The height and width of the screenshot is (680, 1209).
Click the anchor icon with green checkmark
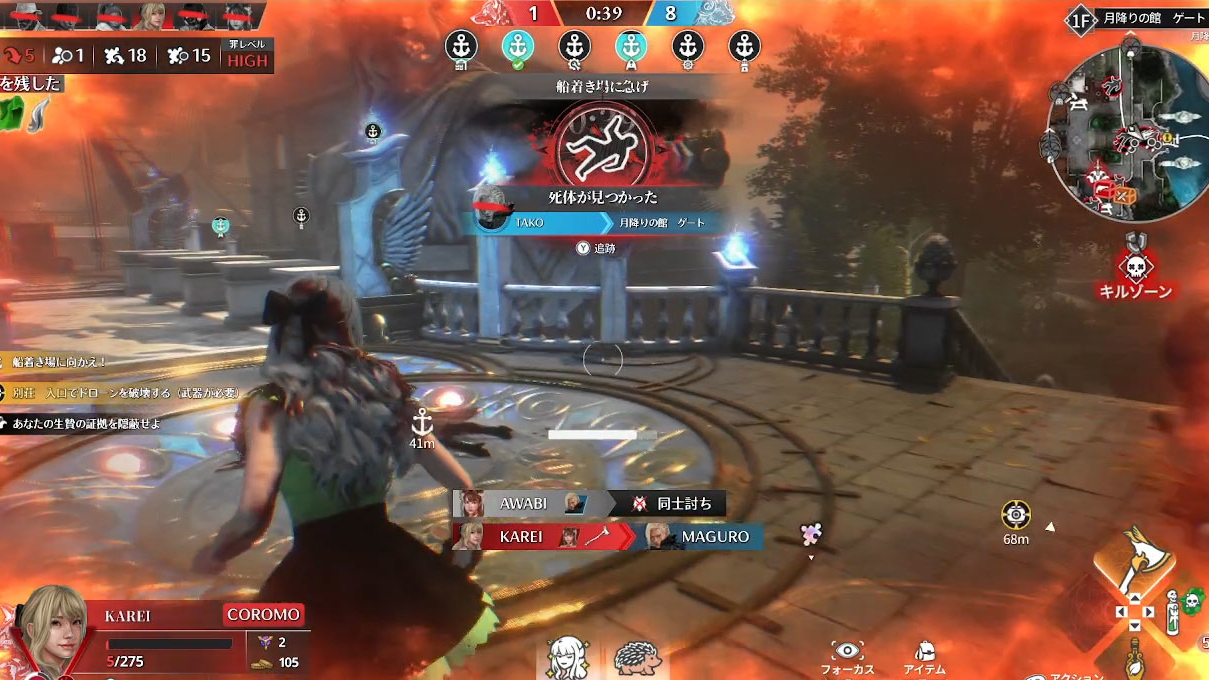click(x=517, y=47)
